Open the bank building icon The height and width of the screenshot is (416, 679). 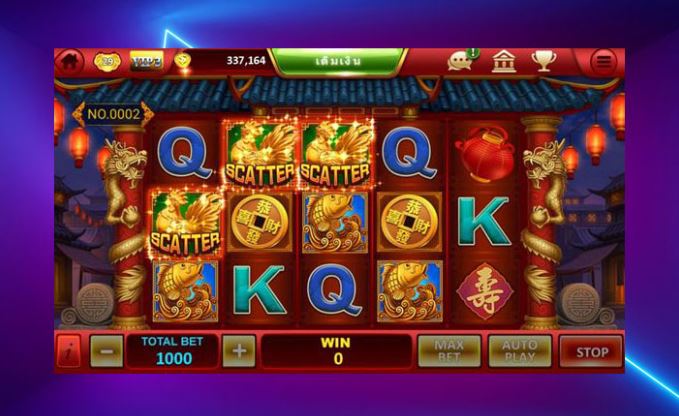tap(504, 61)
